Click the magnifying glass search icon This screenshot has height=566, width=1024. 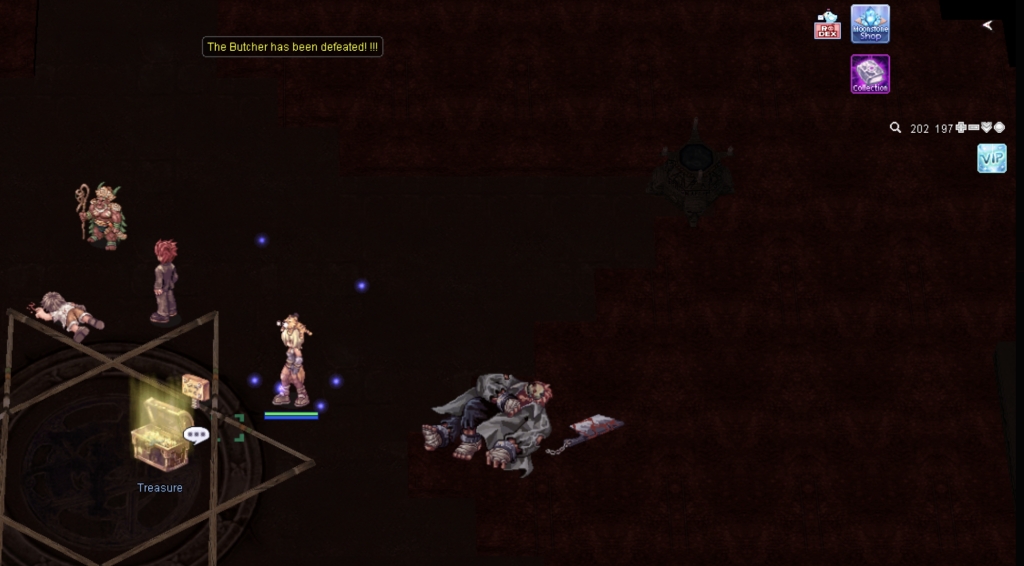[896, 128]
